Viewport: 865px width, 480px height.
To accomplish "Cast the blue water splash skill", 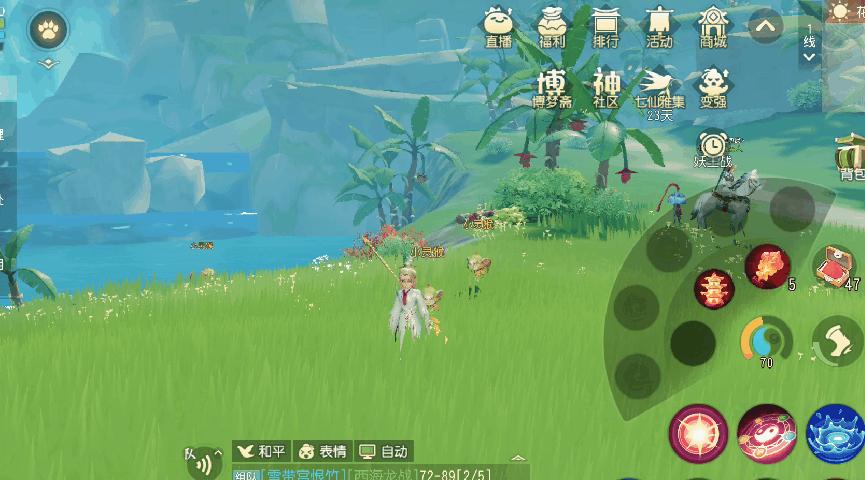I will (x=835, y=434).
